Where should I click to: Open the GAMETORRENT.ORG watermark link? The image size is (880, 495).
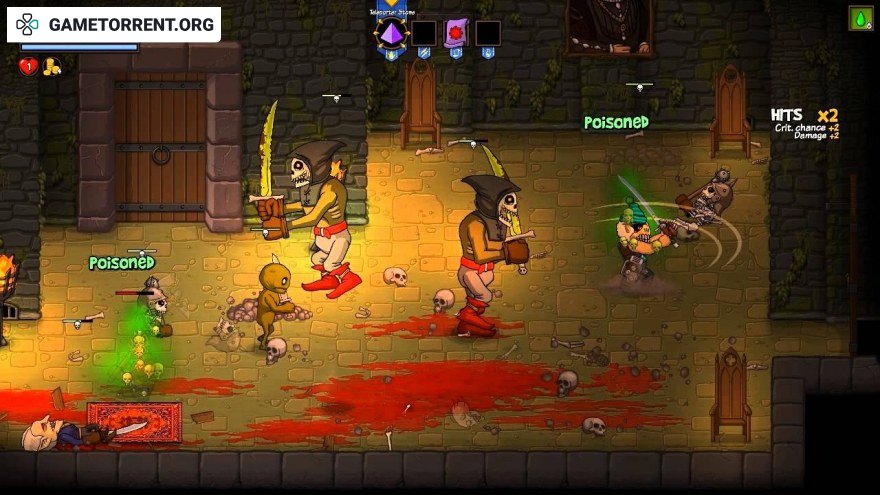tap(113, 24)
